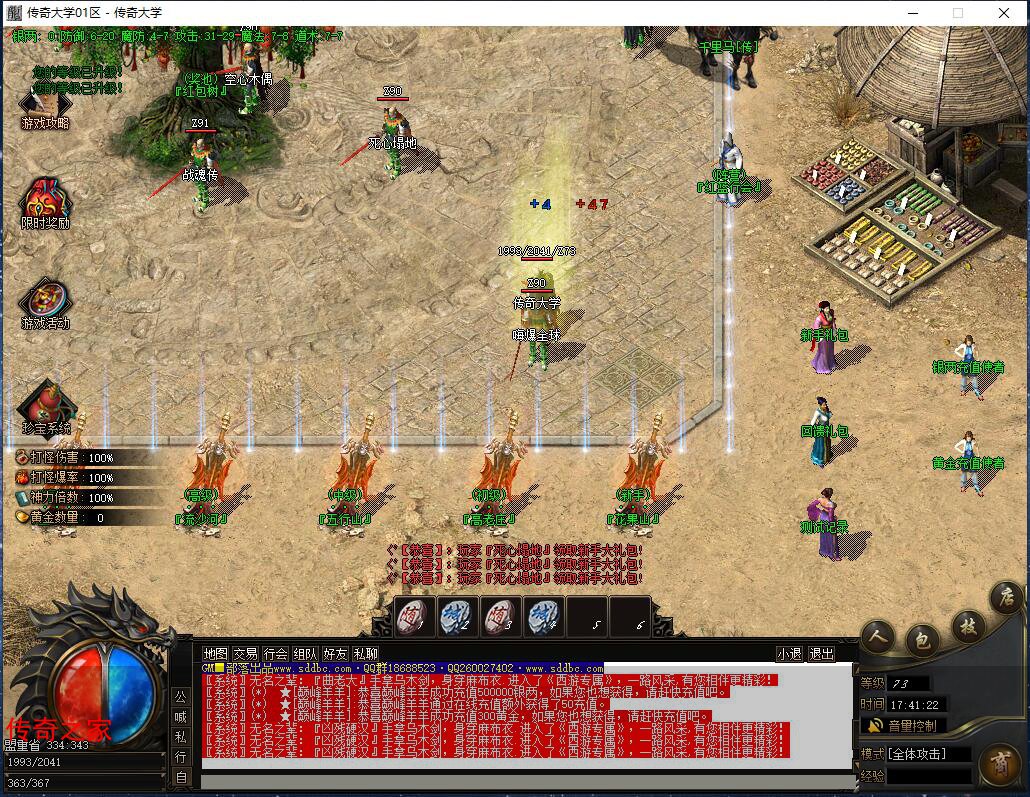Maximize the game window
Viewport: 1030px width, 797px height.
(x=958, y=13)
